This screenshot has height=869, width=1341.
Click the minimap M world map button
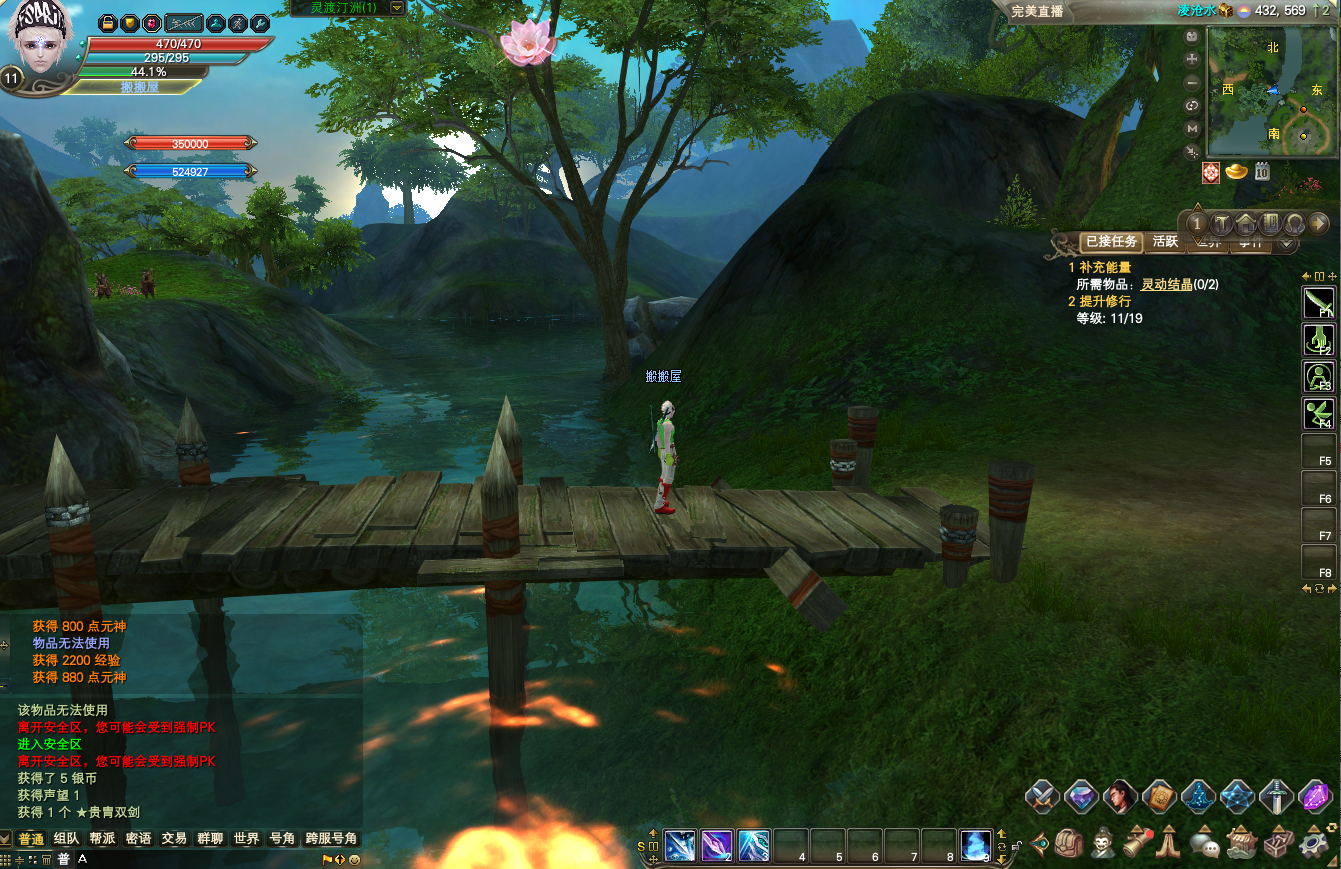point(1192,129)
